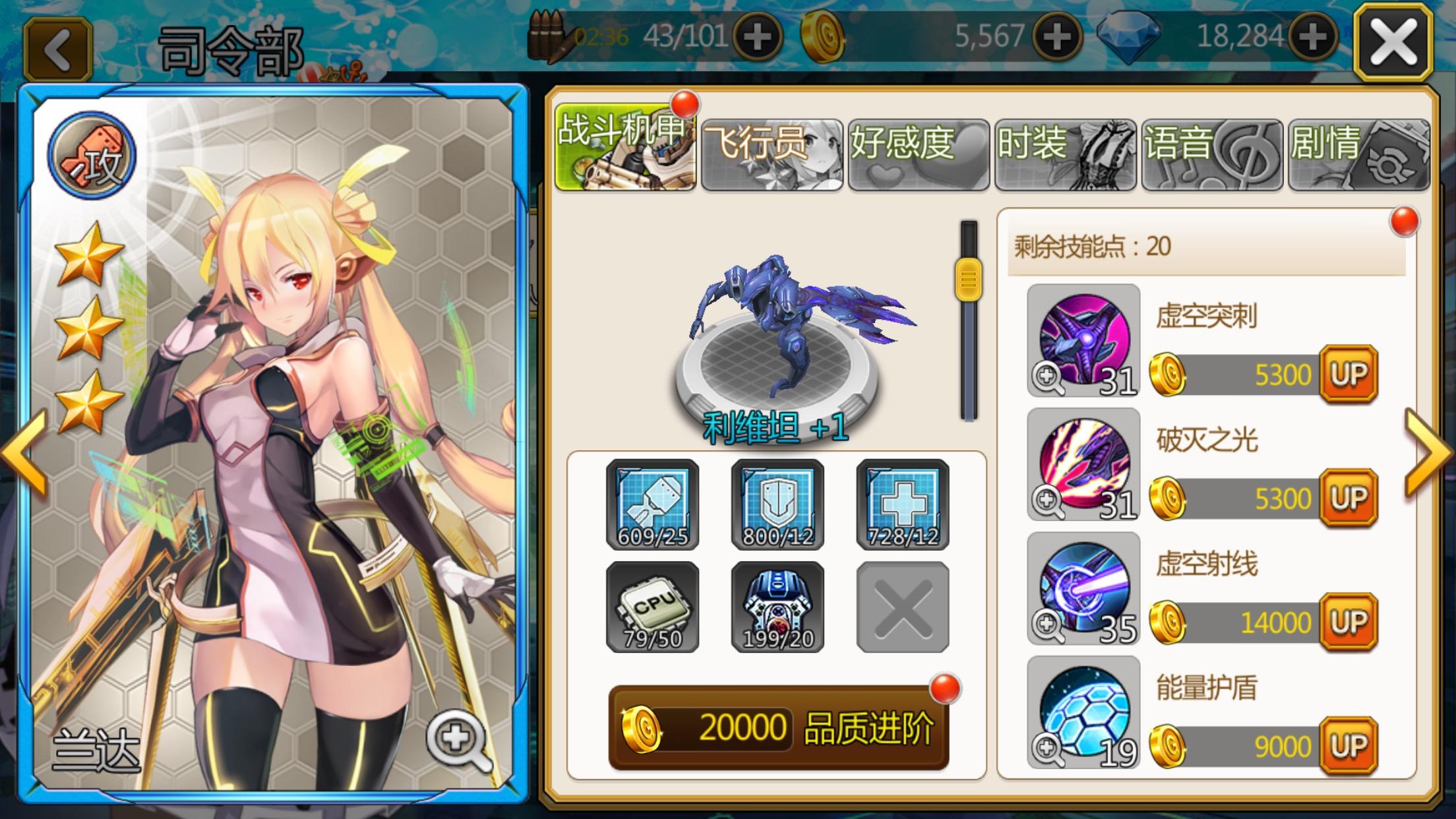Upgrade the 能量护盾 skill with UP
1456x819 pixels.
[x=1349, y=746]
